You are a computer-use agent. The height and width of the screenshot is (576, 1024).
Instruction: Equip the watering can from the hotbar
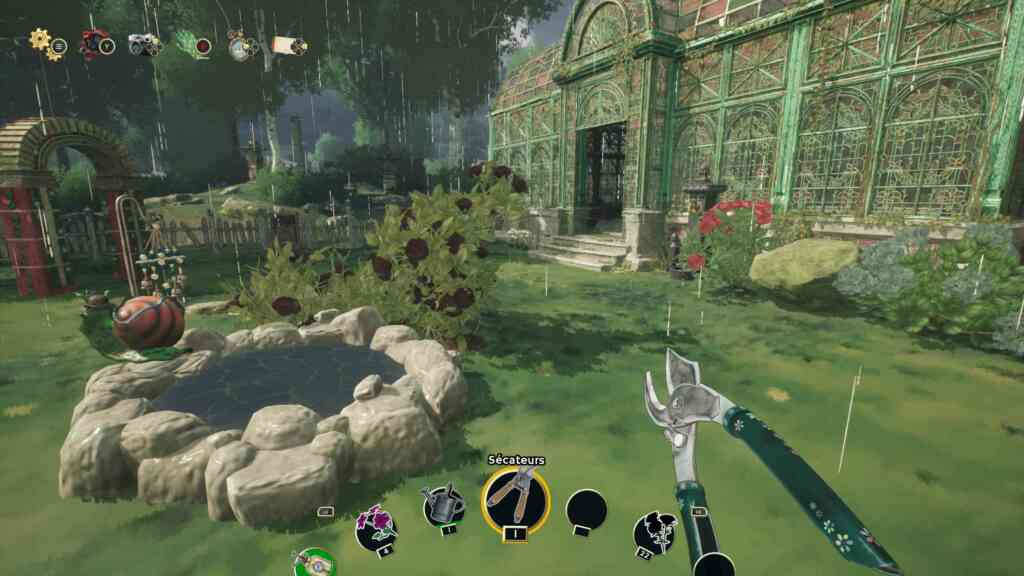pyautogui.click(x=443, y=506)
